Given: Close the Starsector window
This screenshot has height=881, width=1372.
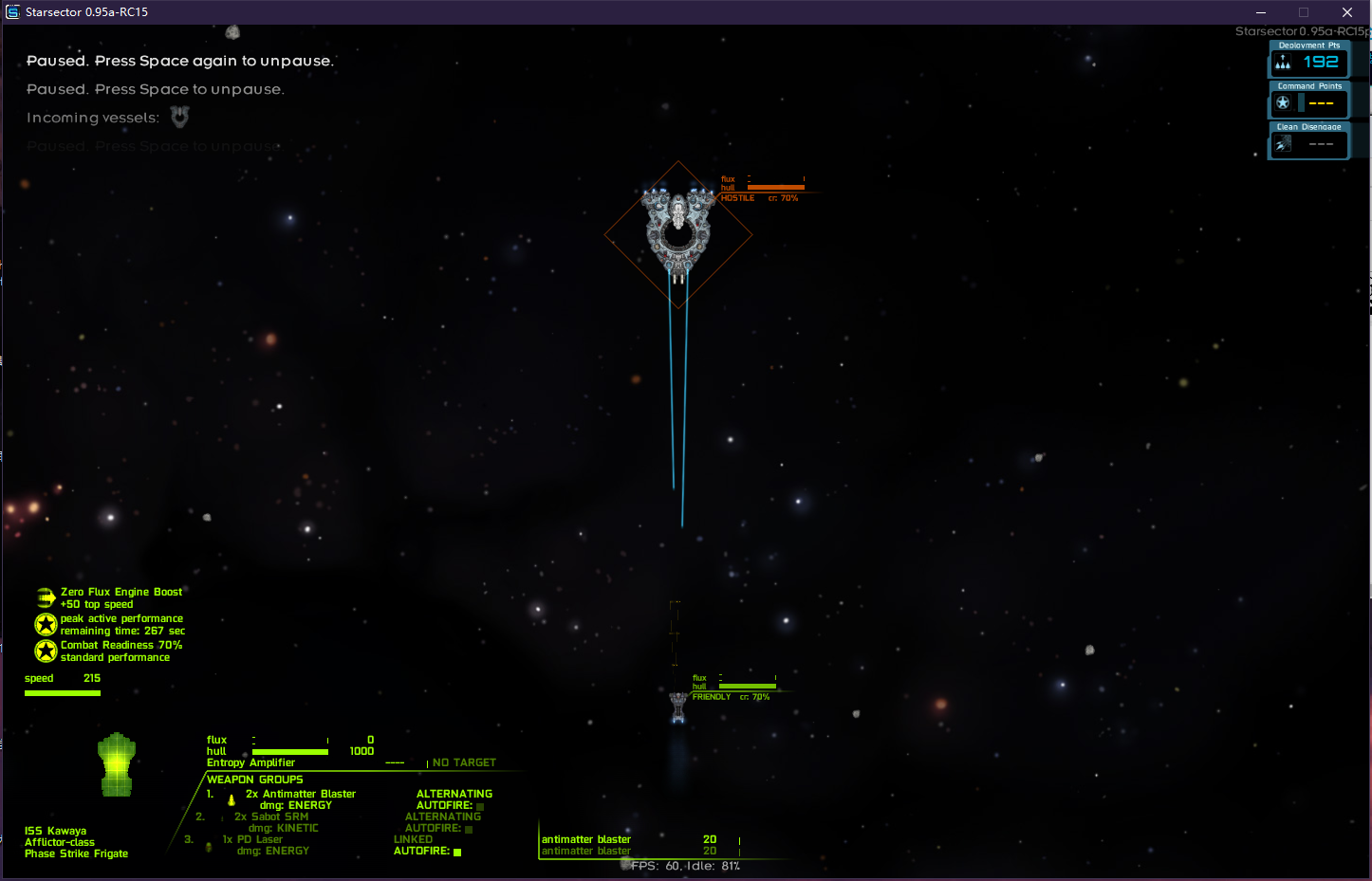Looking at the screenshot, I should (1347, 12).
